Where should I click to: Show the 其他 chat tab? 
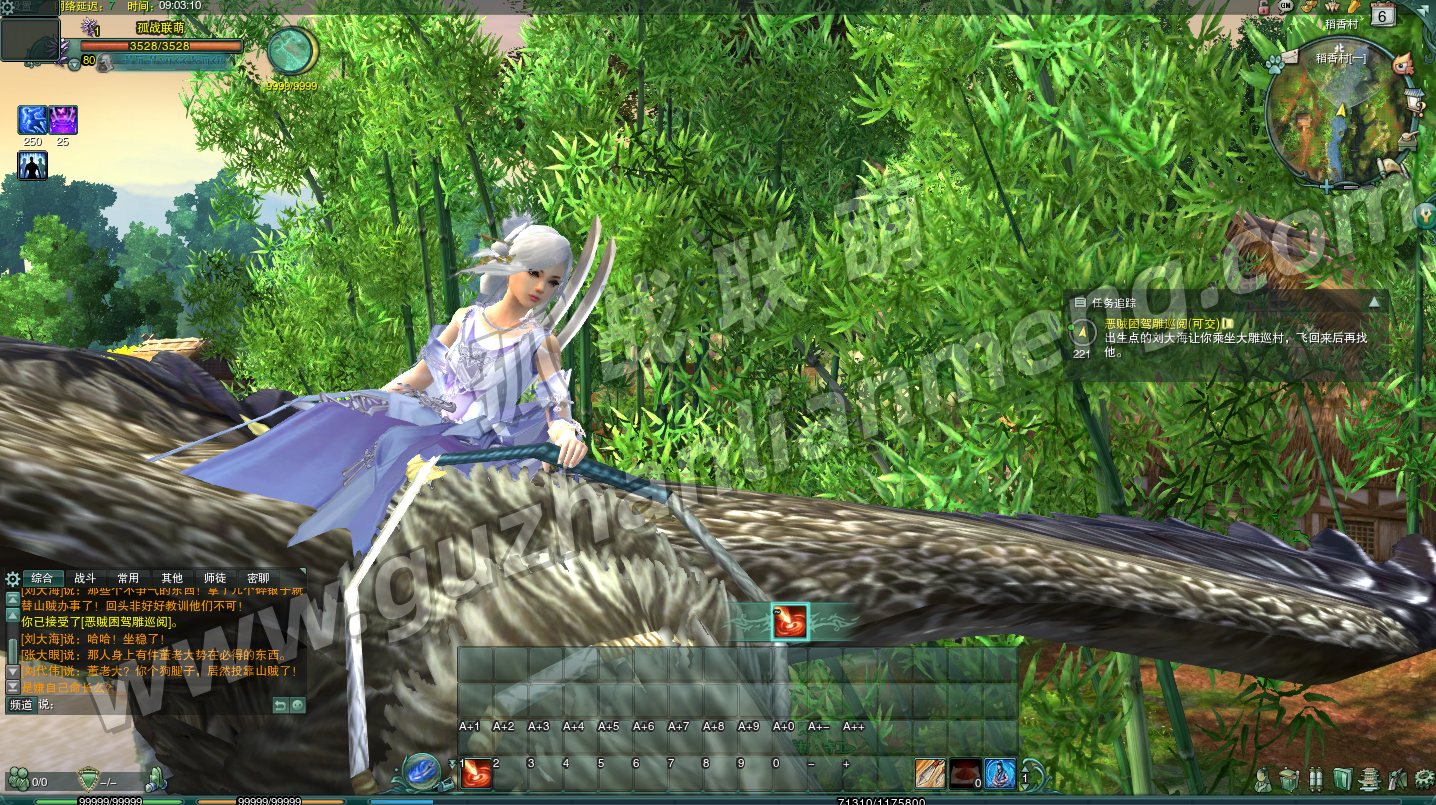(x=172, y=578)
